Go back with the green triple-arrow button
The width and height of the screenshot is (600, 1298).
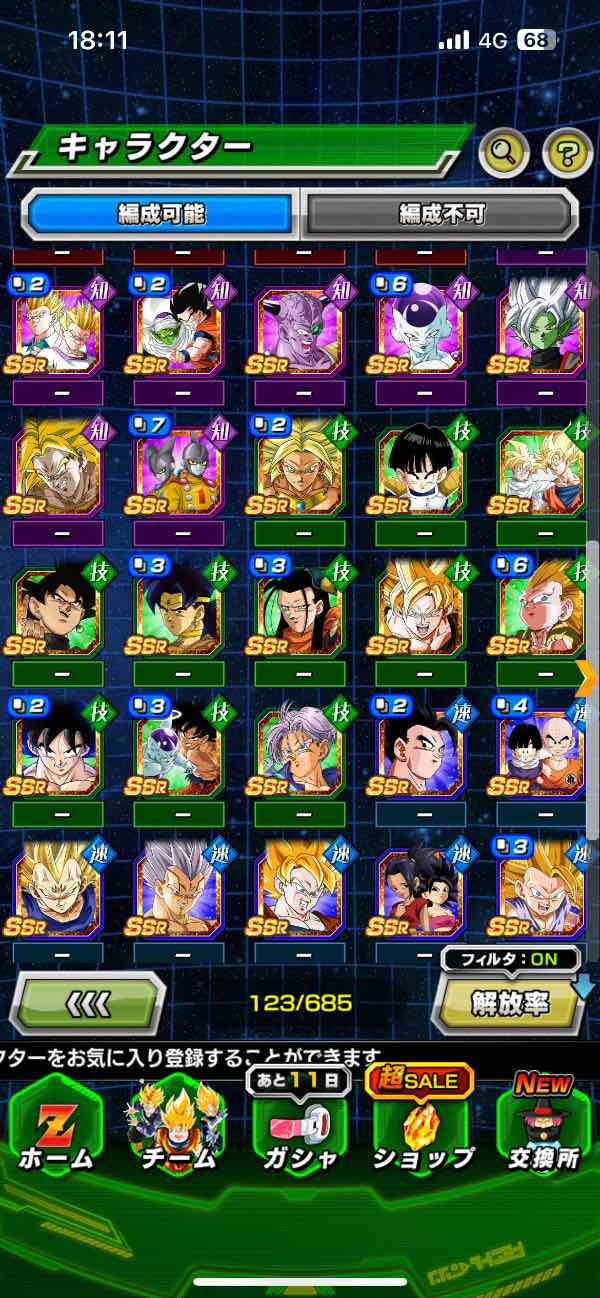click(x=88, y=1002)
